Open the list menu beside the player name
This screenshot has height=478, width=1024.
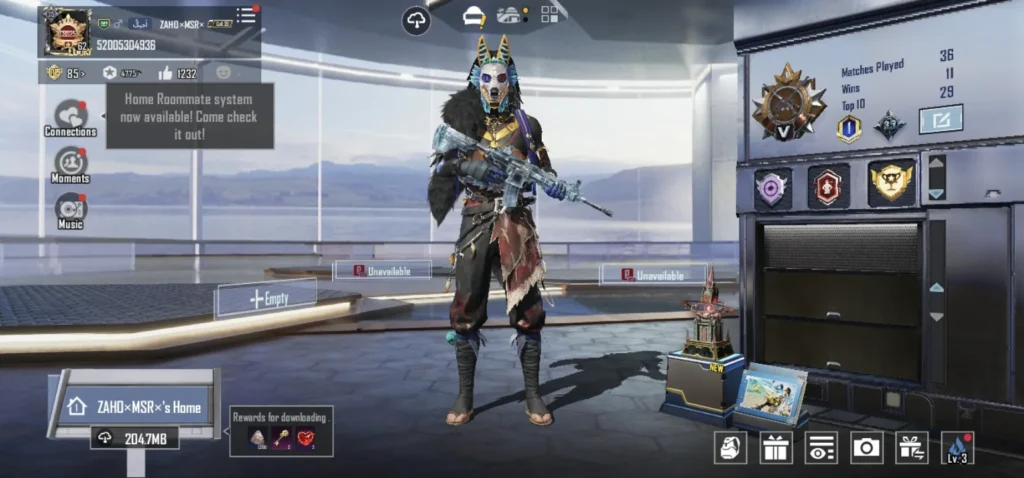coord(245,15)
